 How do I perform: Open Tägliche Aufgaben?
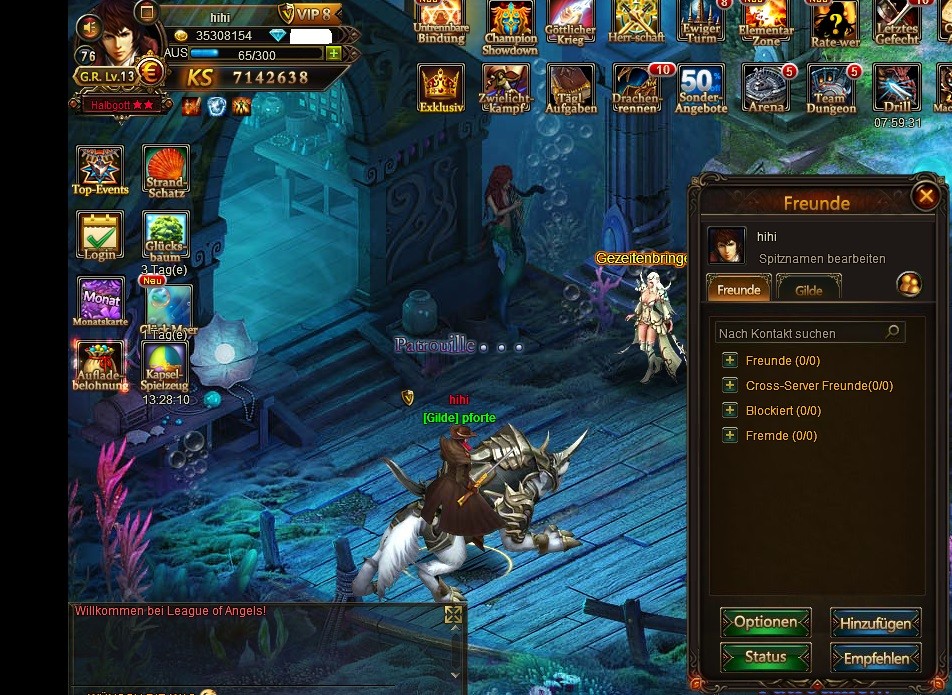(x=571, y=89)
